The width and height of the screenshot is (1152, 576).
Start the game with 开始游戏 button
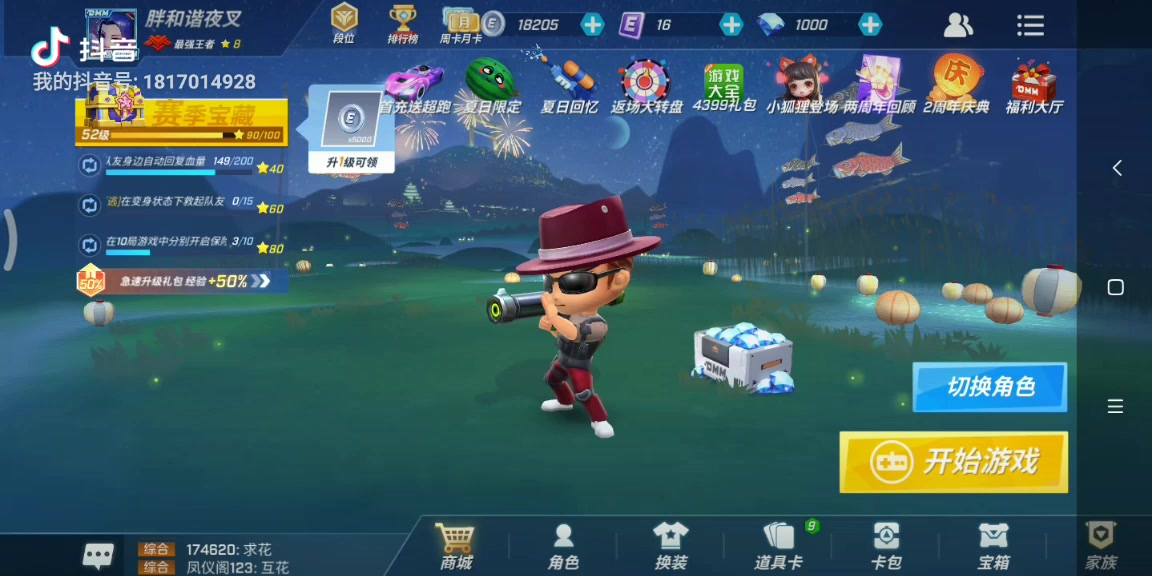953,462
